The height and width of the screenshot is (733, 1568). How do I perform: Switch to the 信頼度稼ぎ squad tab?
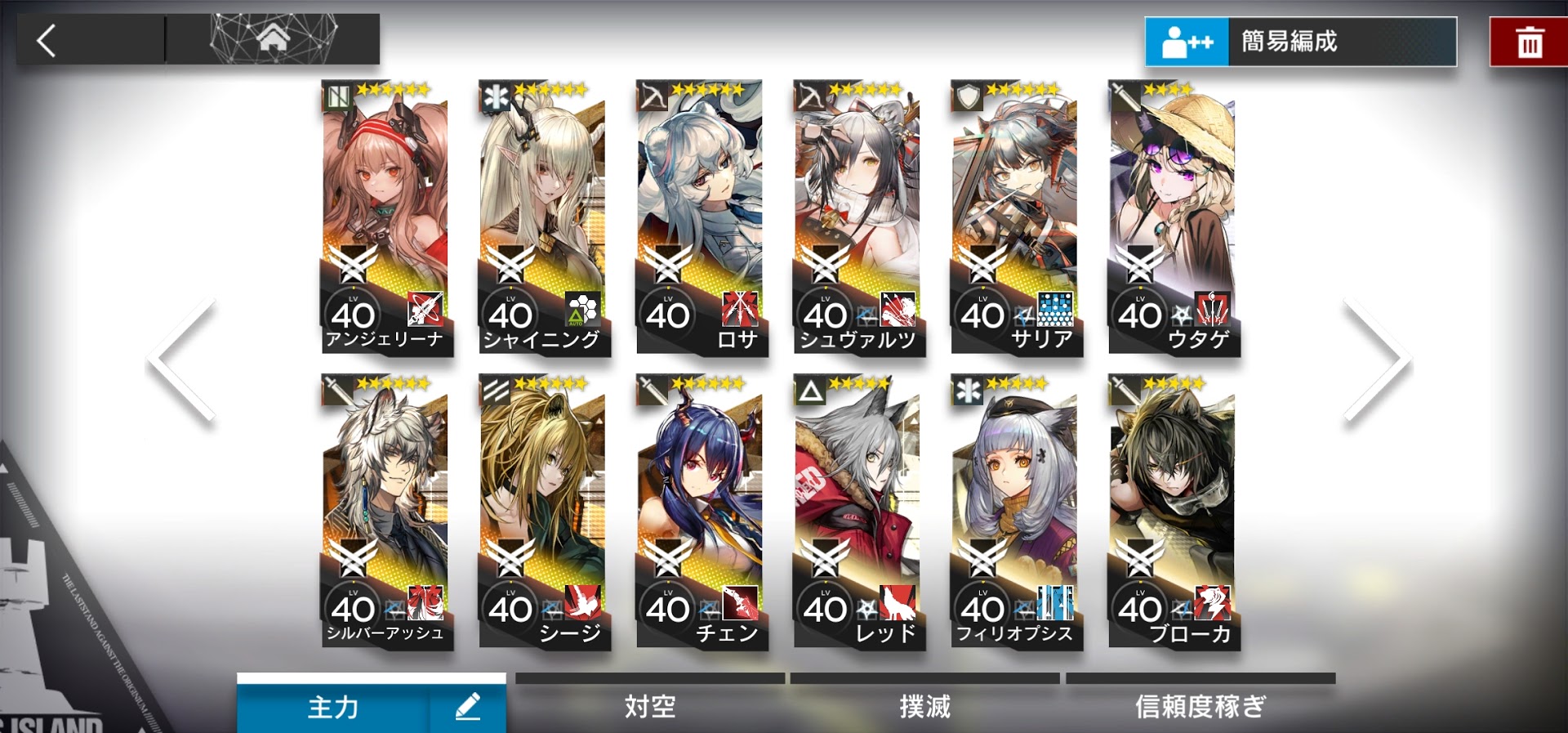click(x=1200, y=706)
